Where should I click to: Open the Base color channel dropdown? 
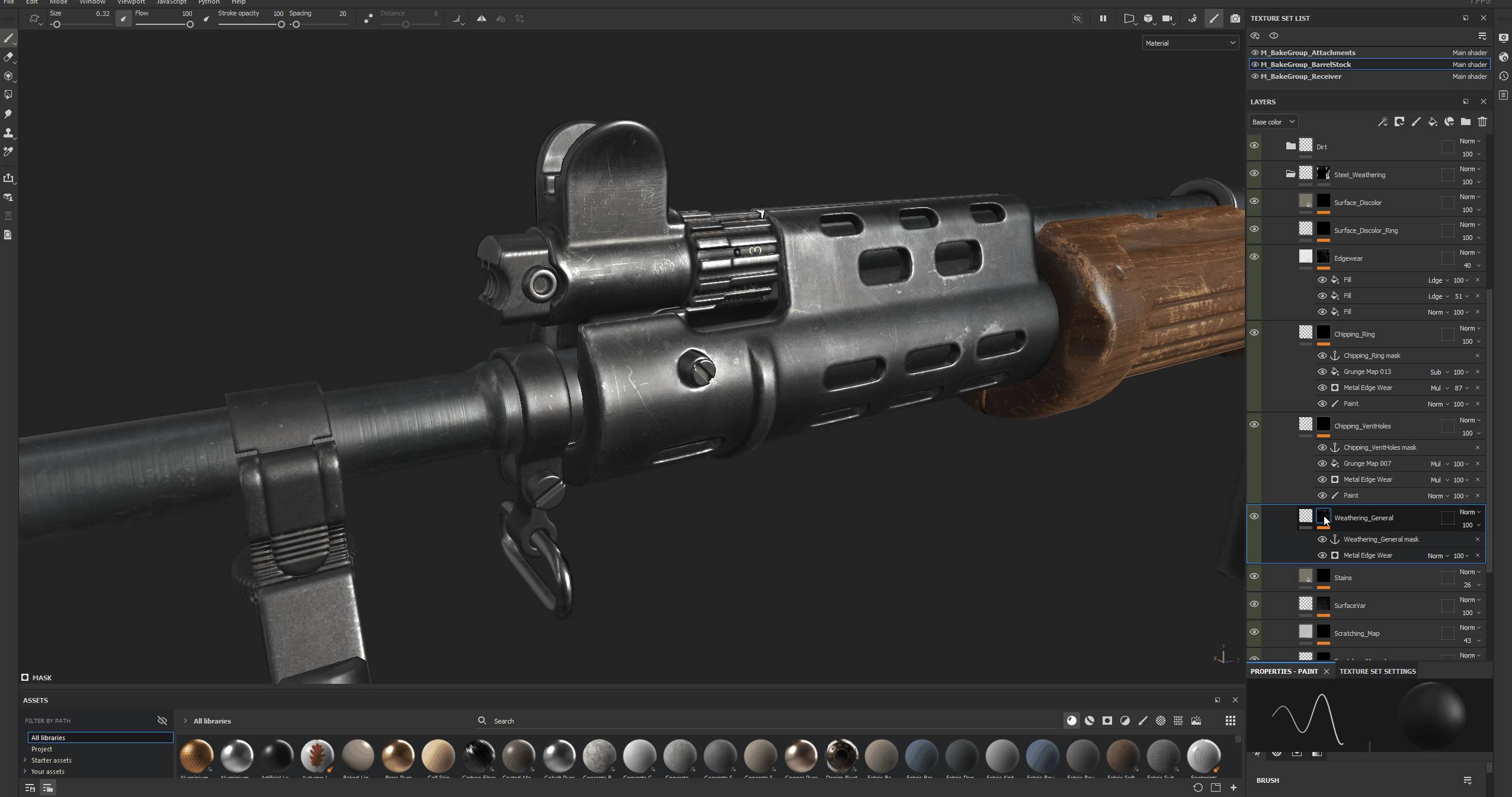(1273, 121)
